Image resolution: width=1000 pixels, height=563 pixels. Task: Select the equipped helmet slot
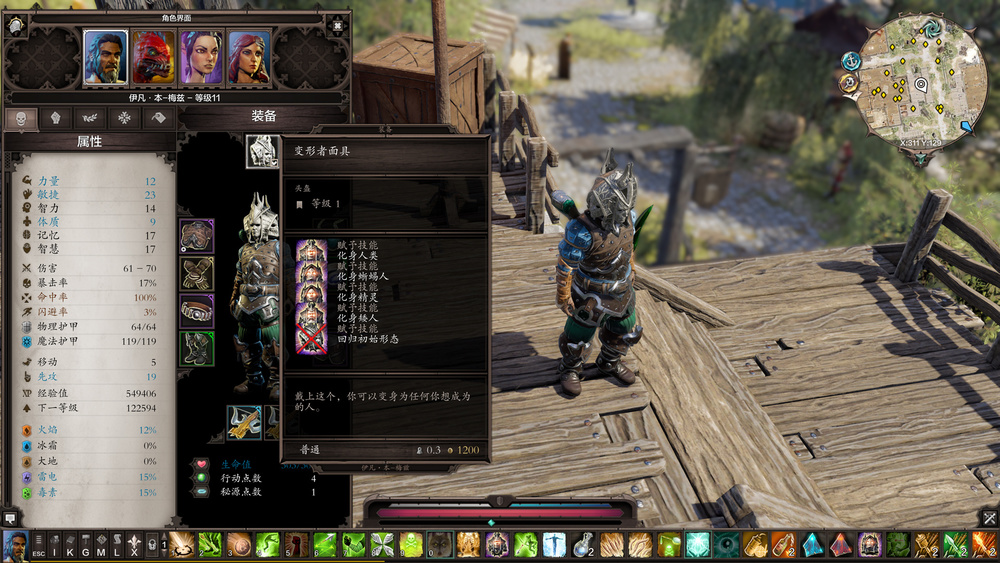tap(262, 151)
